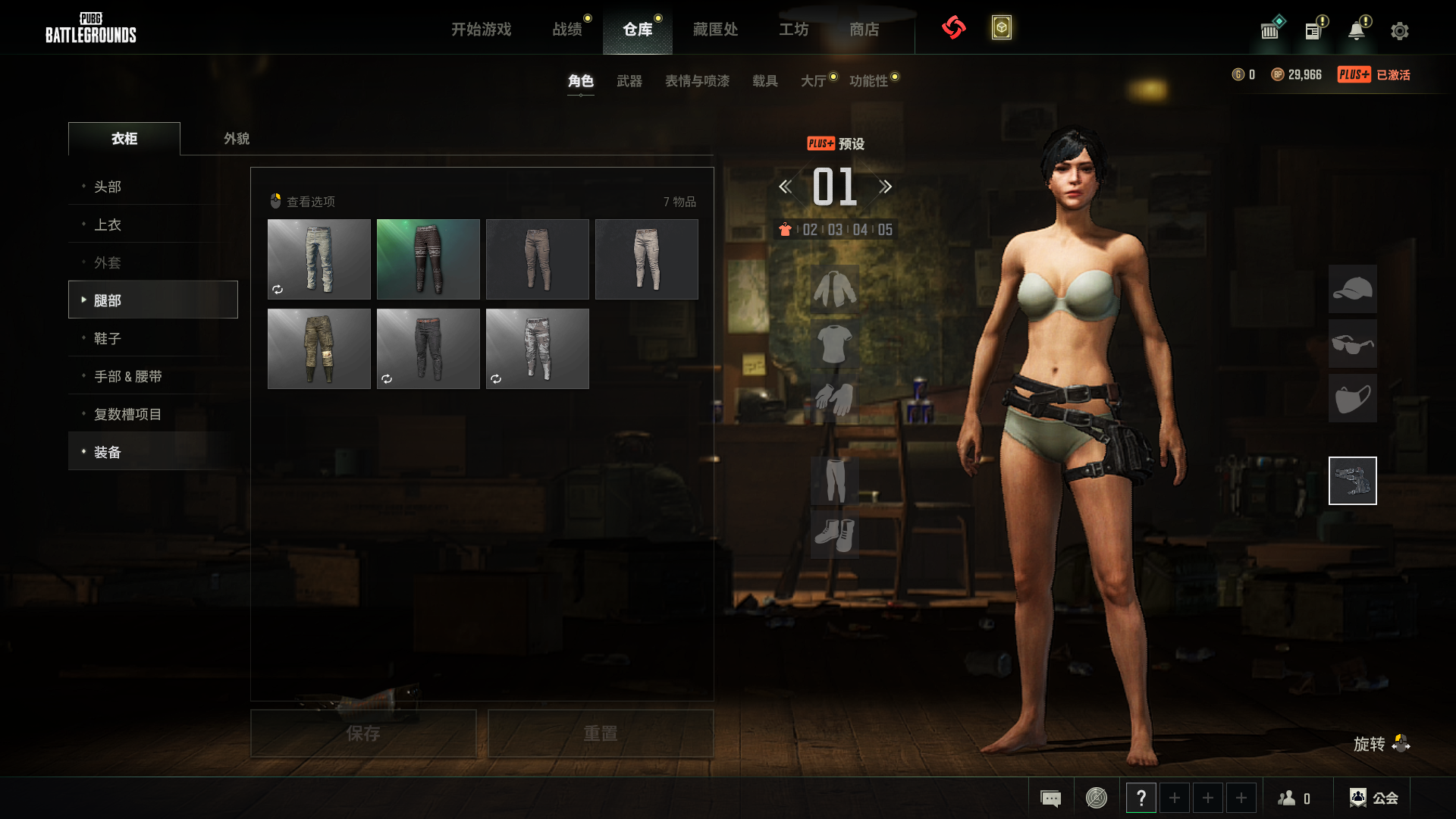Screen dimensions: 1456x819
Task: Switch to next preset with right arrows
Action: click(885, 187)
